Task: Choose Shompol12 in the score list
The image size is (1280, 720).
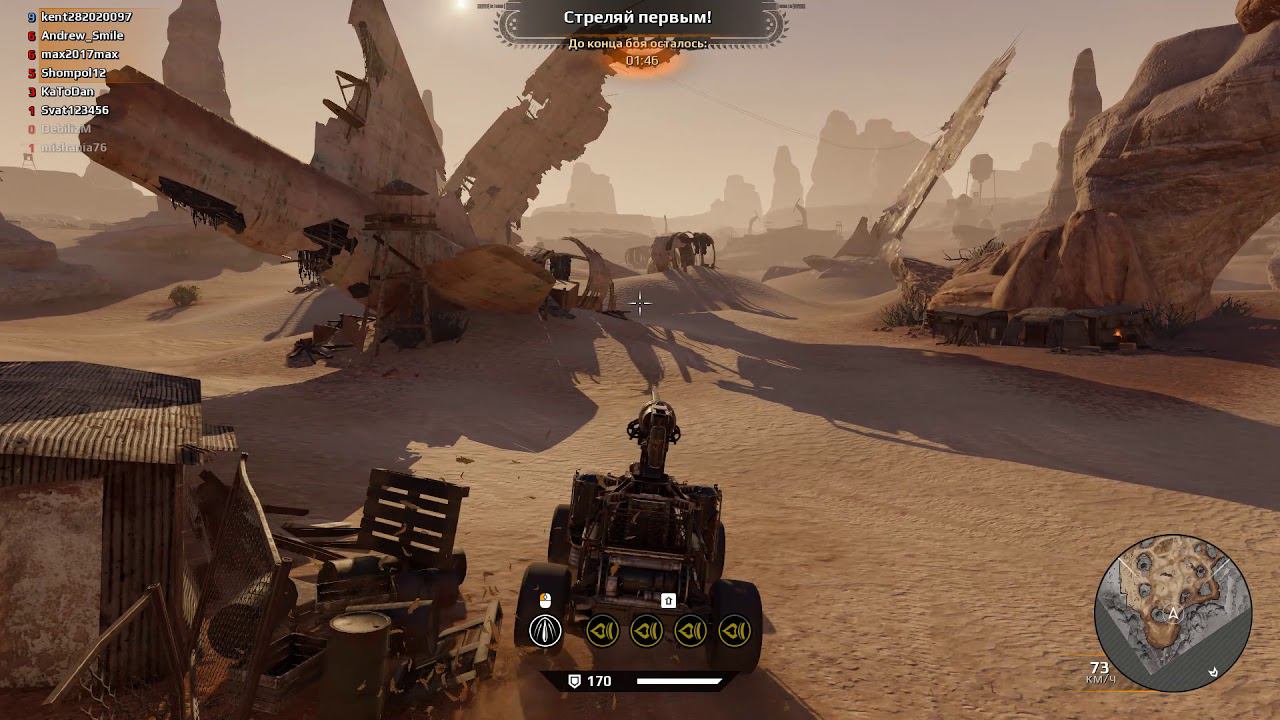Action: (x=73, y=73)
